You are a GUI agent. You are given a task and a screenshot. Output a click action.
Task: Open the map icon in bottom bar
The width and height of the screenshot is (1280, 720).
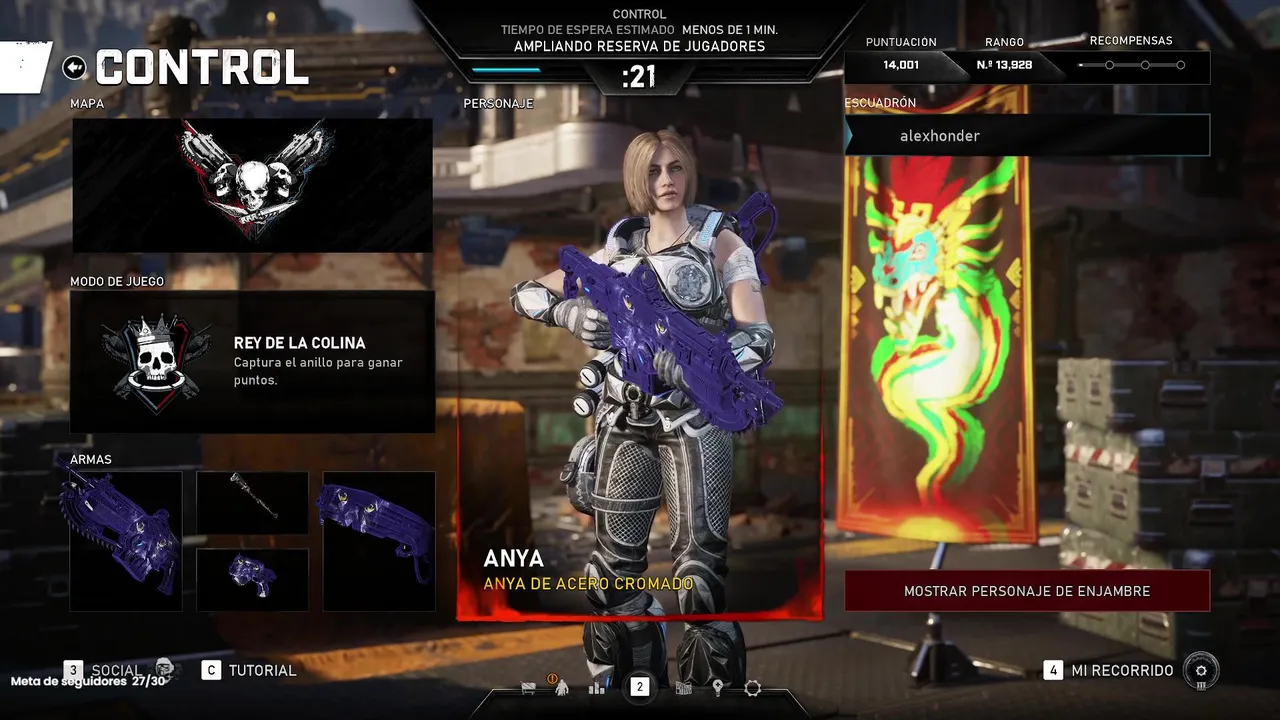685,688
